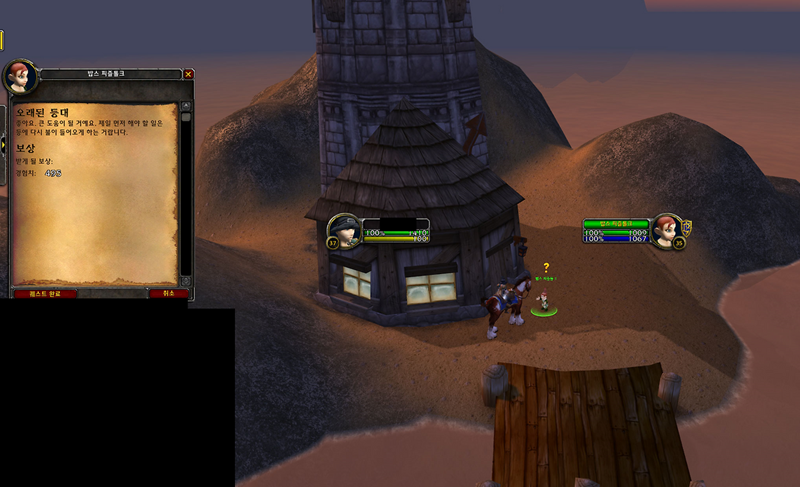Click the target NPC portrait frame
The height and width of the screenshot is (487, 800).
664,230
